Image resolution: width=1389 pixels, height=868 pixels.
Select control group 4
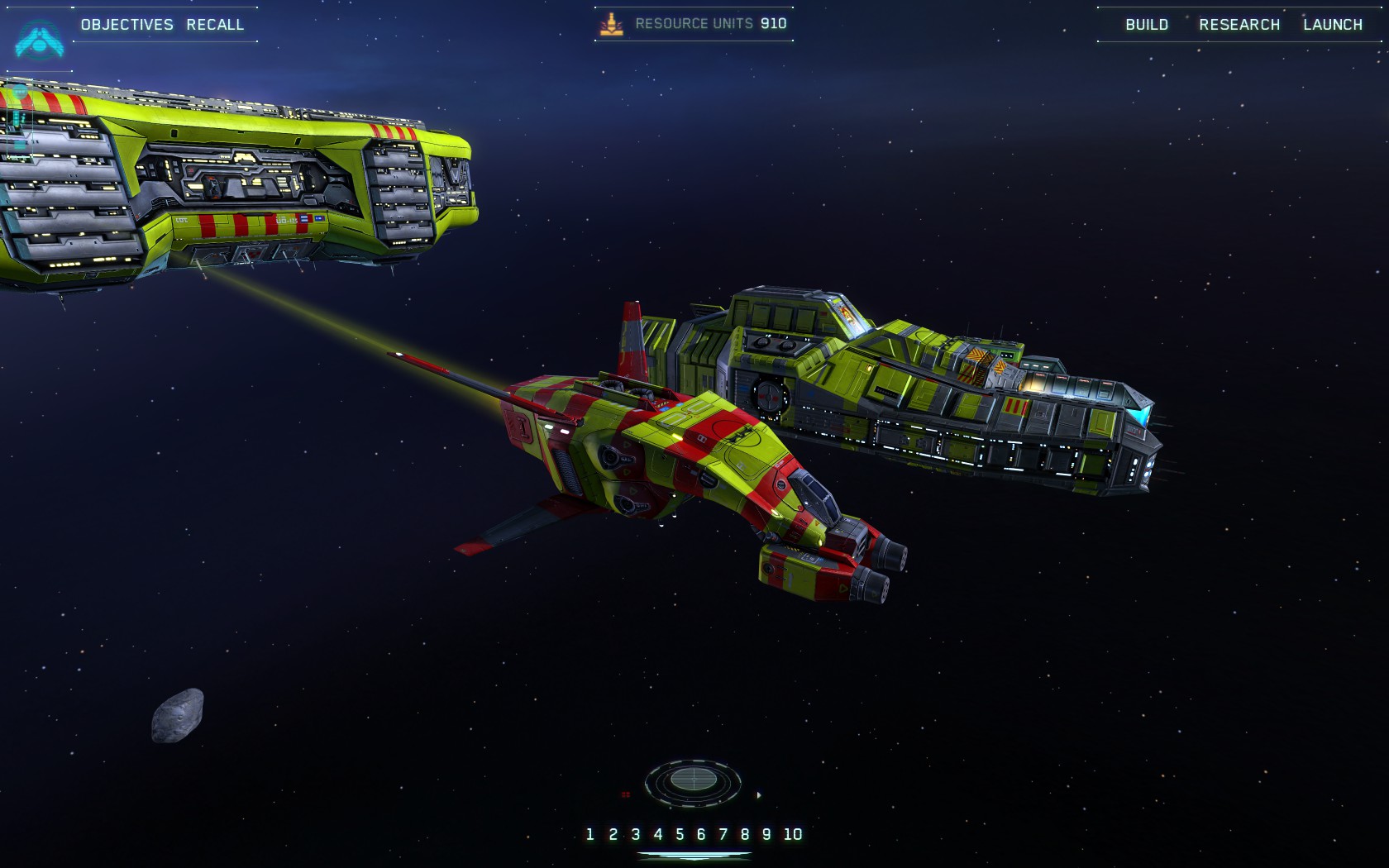[657, 834]
